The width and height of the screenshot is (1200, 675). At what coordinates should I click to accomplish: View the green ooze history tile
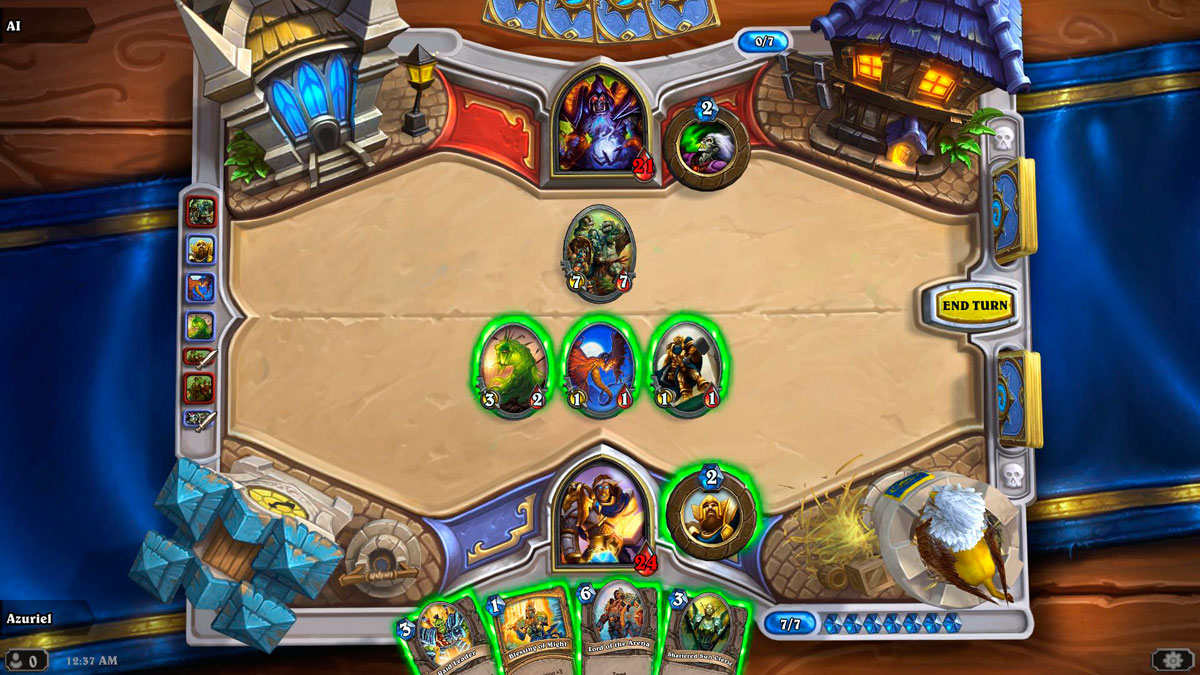(201, 325)
